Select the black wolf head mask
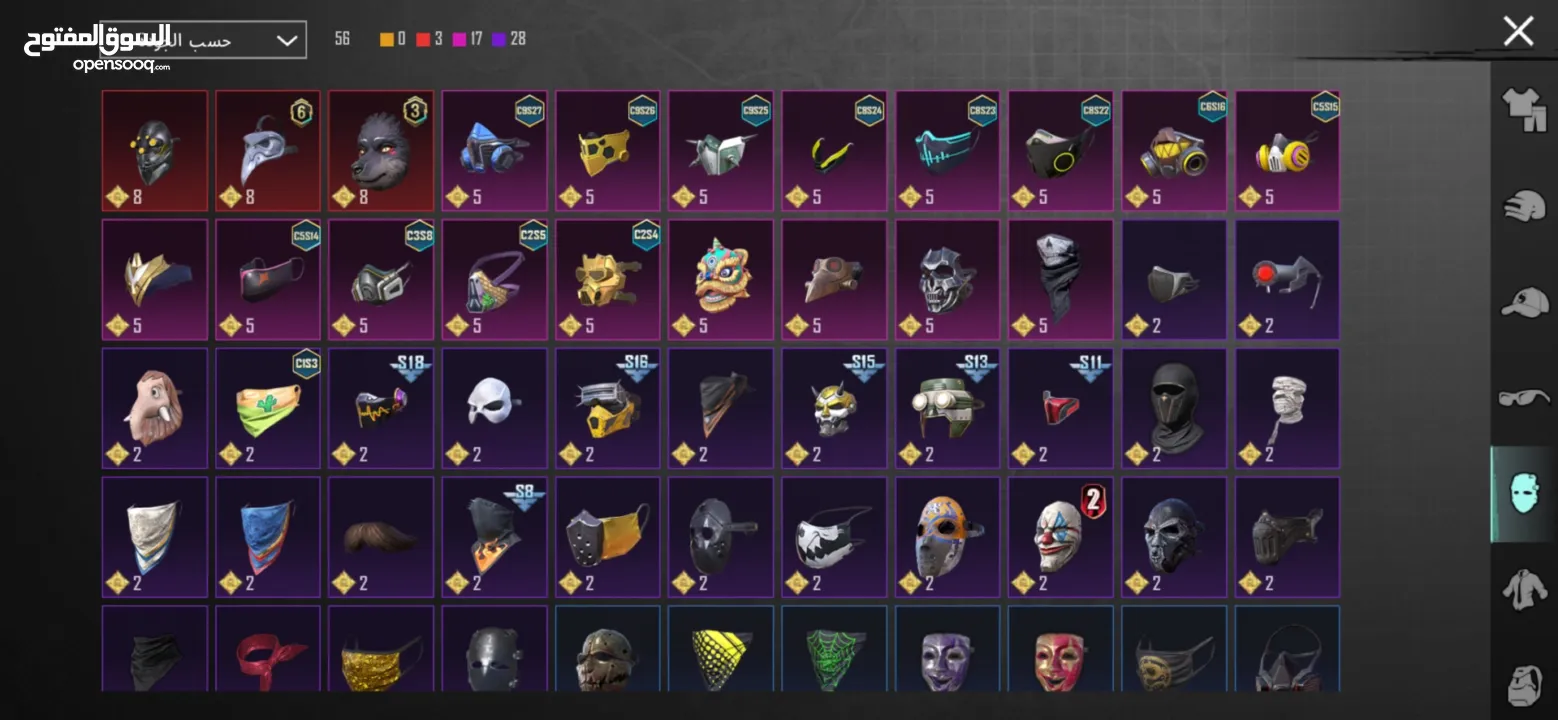This screenshot has height=720, width=1558. (x=381, y=150)
